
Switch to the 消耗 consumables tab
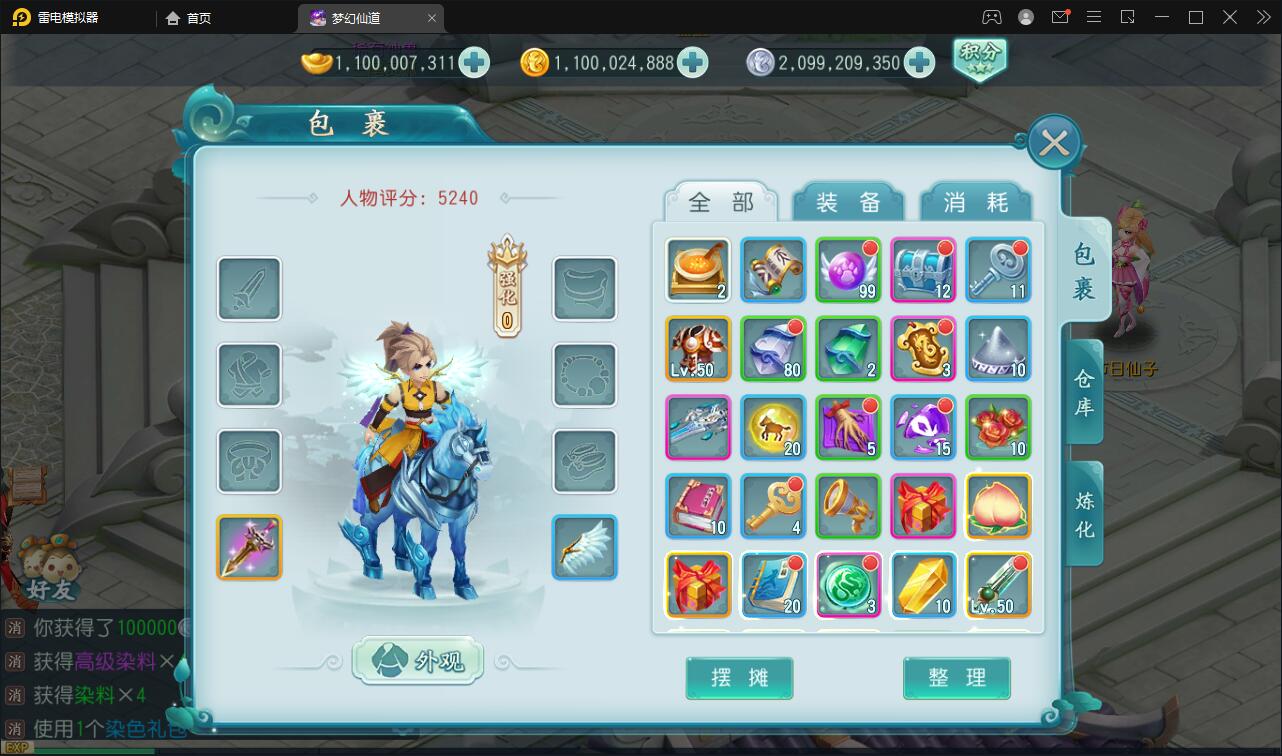point(977,201)
